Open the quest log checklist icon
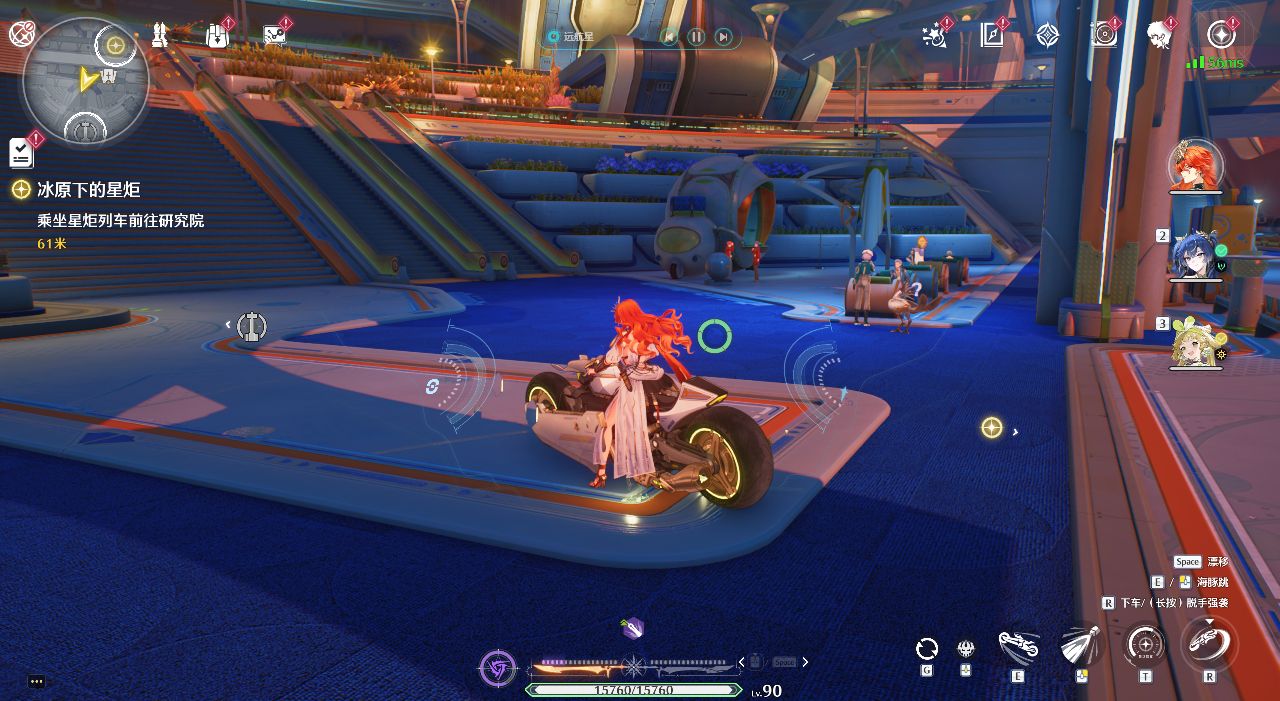The image size is (1280, 701). click(21, 152)
